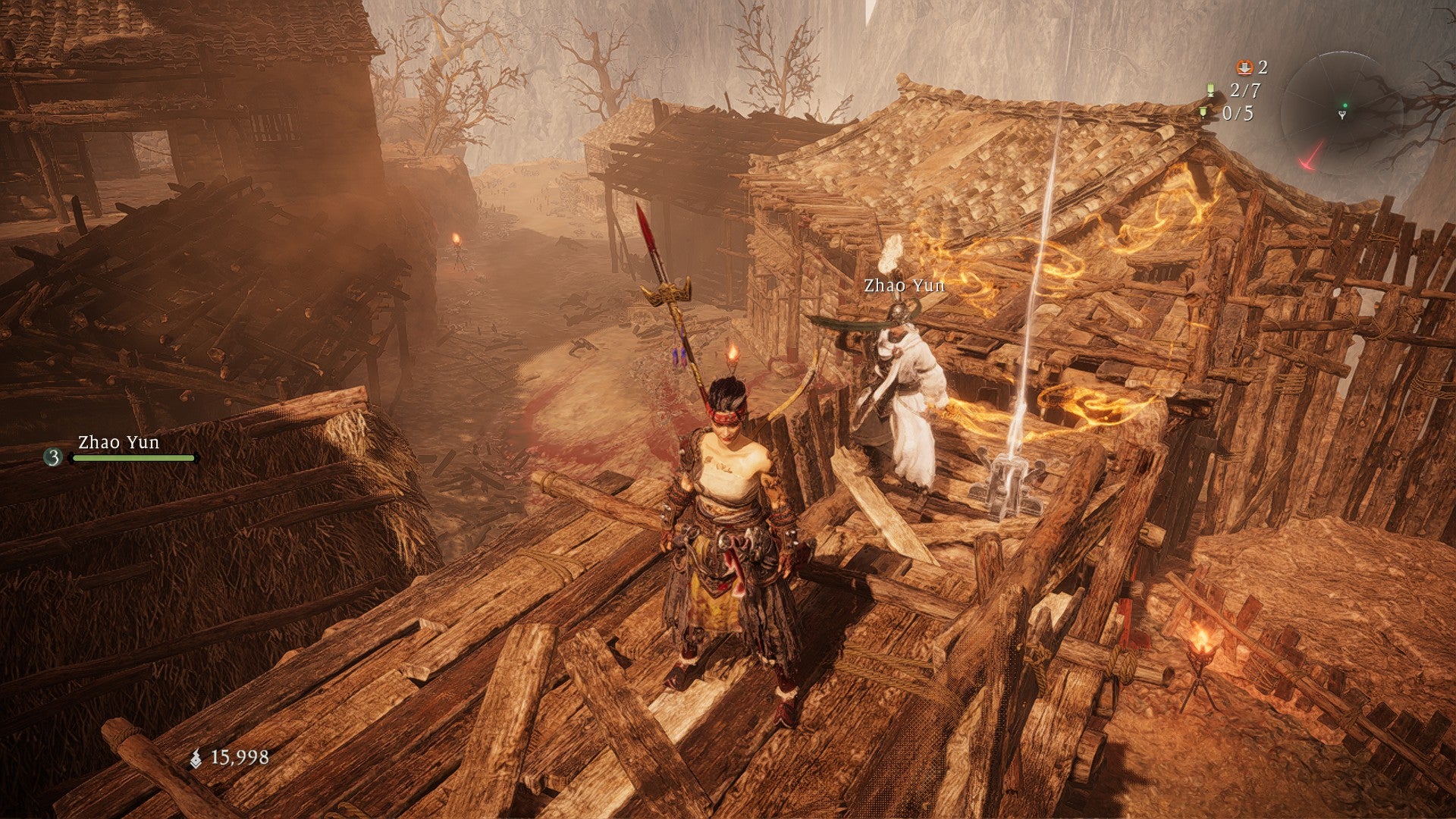
Task: Click the orange down-arrow icon
Action: point(1244,67)
